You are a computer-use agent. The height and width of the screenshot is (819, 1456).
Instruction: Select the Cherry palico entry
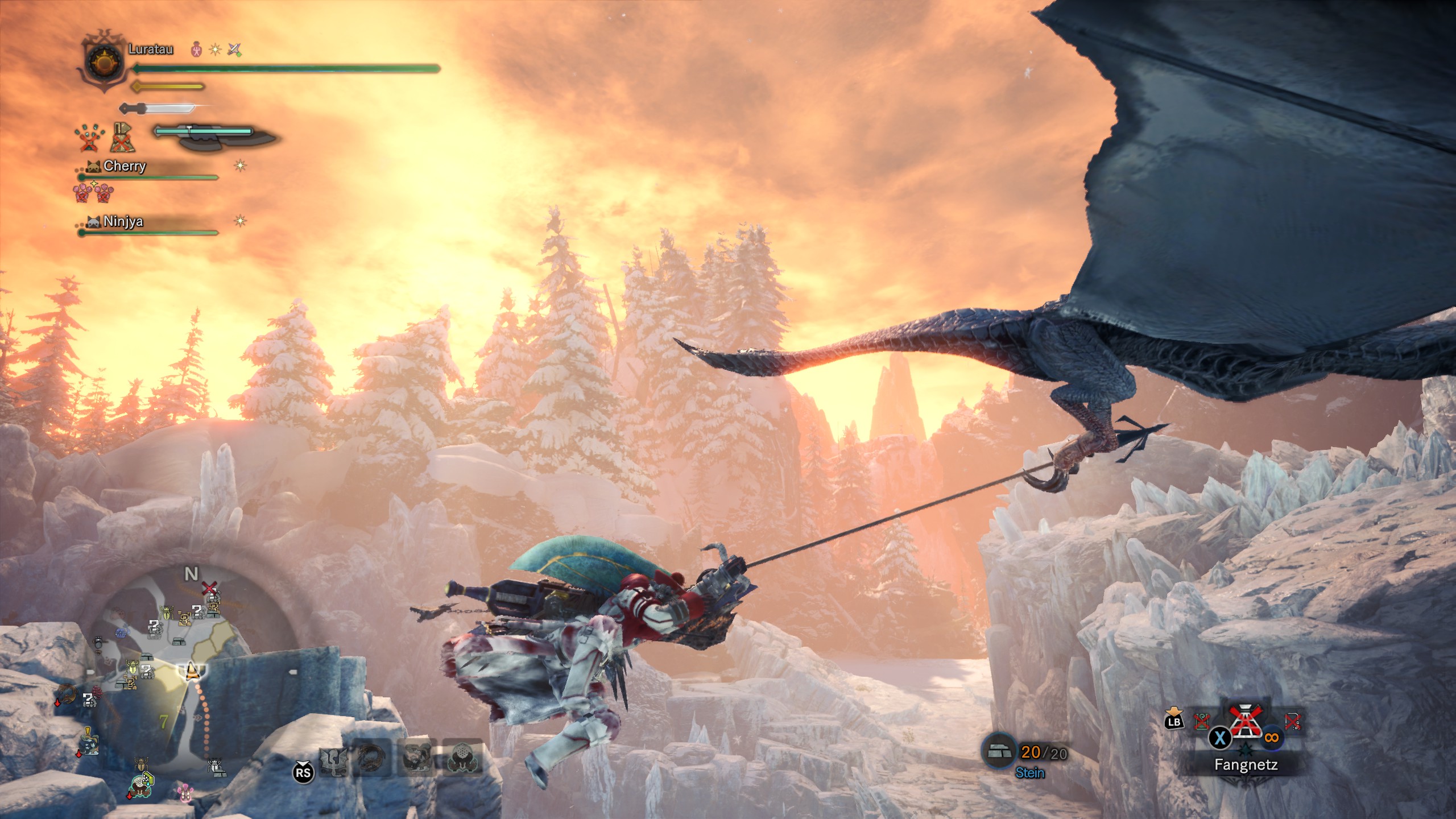coord(125,166)
